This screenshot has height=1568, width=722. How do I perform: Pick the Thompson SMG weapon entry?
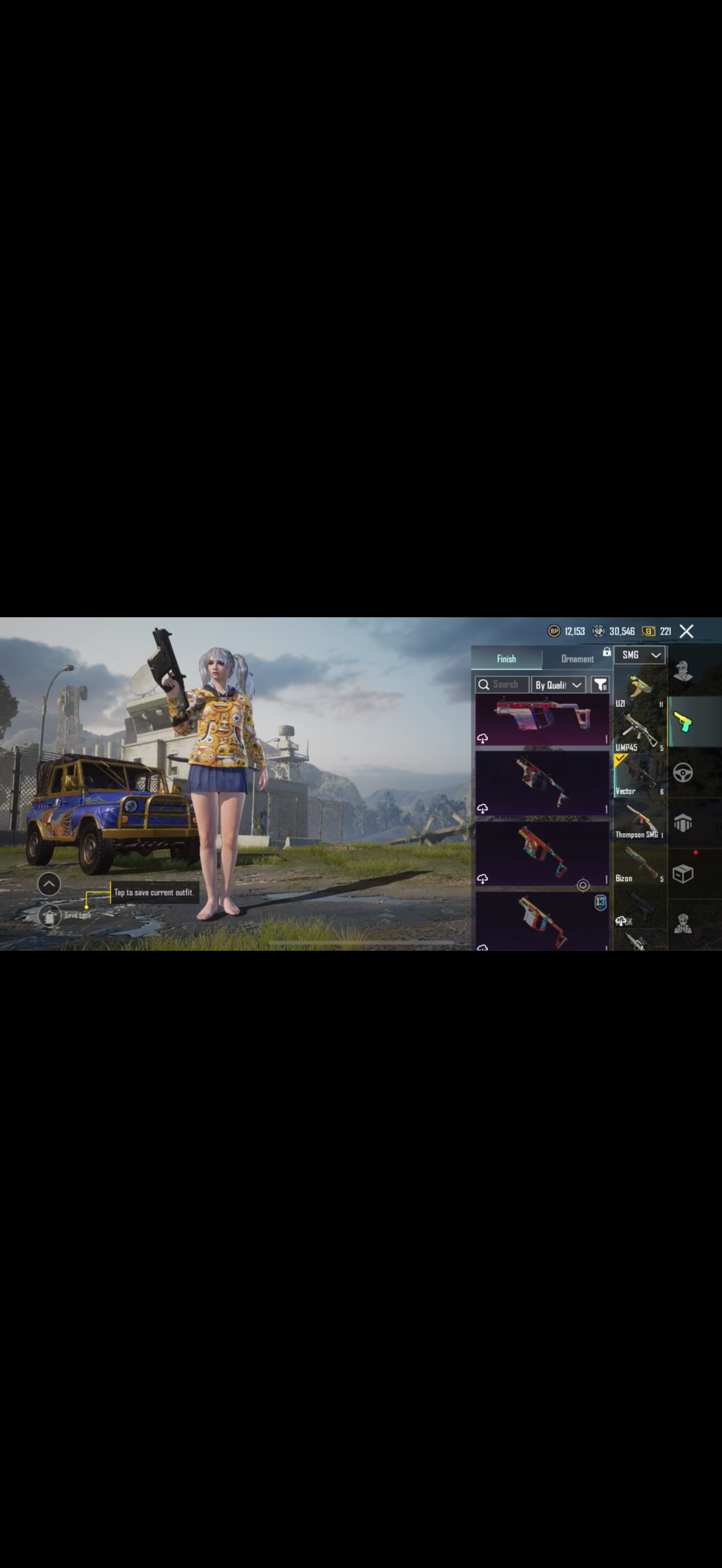pos(639,821)
